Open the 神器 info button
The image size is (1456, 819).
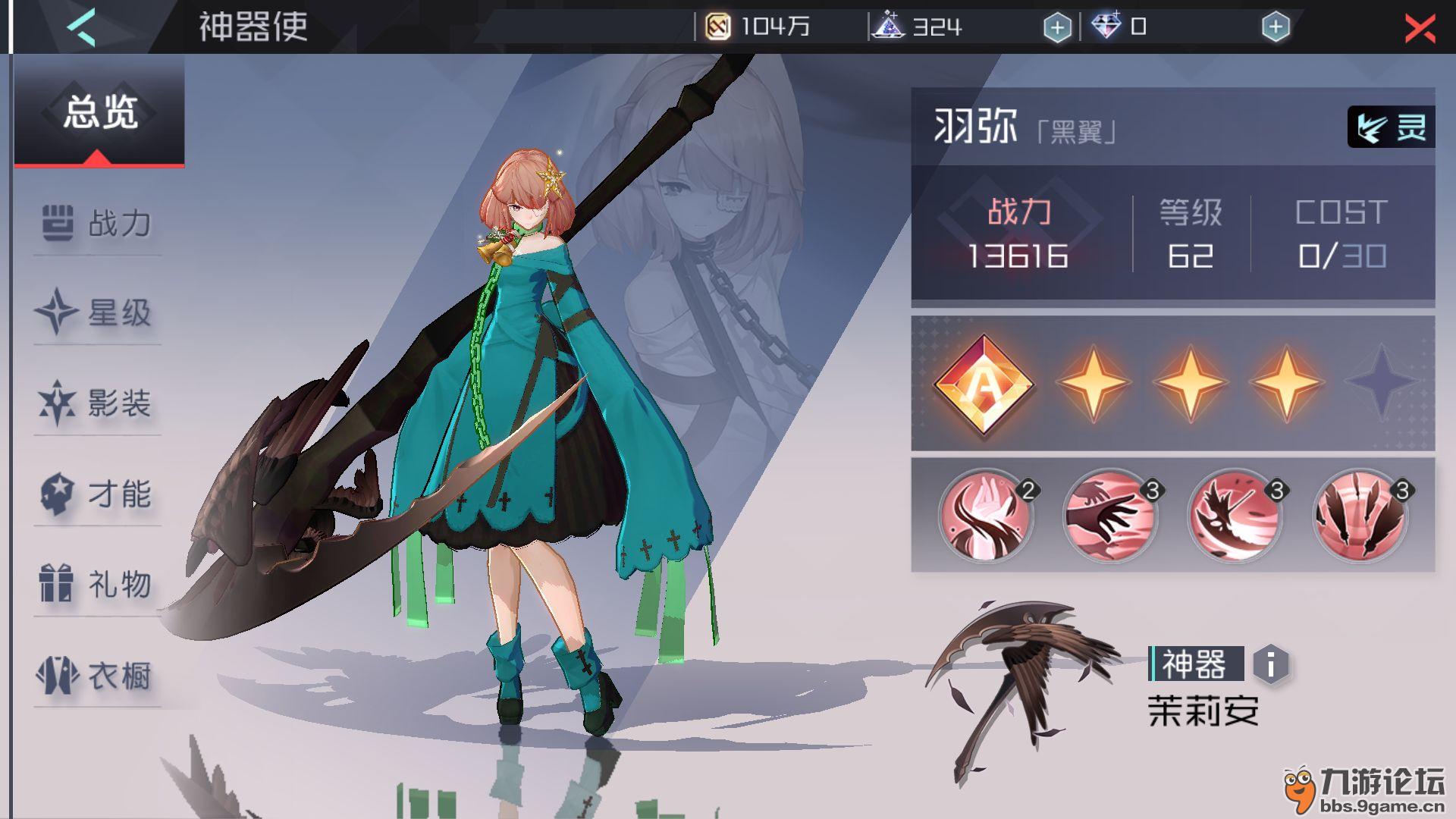tap(1271, 664)
